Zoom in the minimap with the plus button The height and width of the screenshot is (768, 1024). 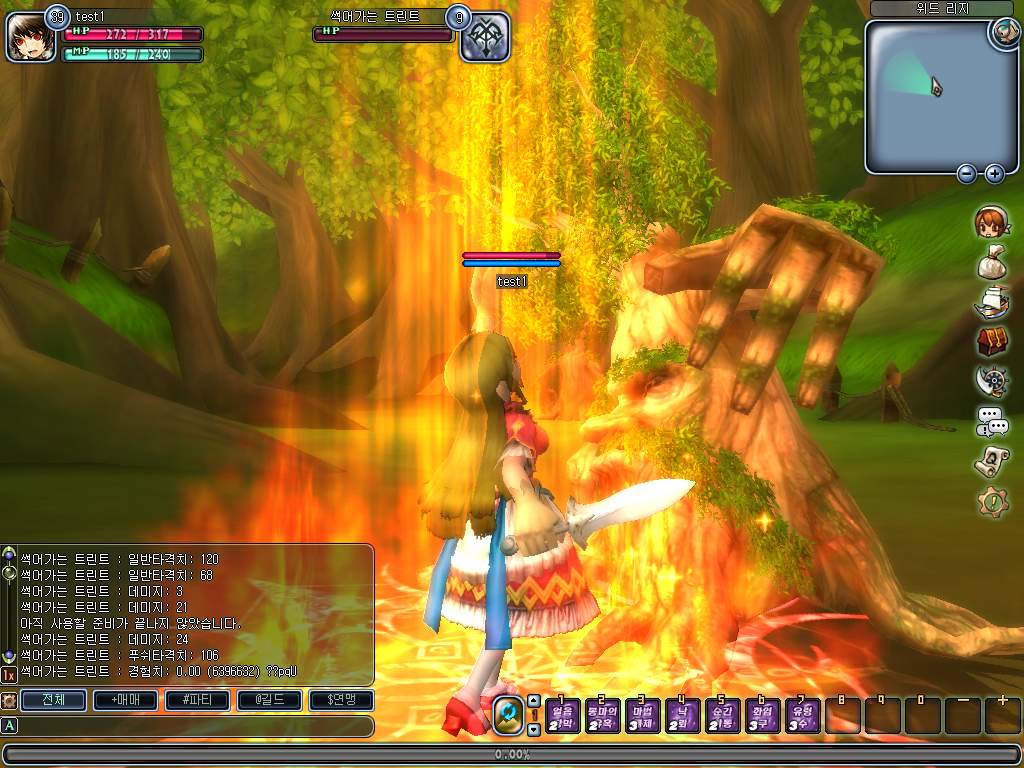tap(994, 174)
